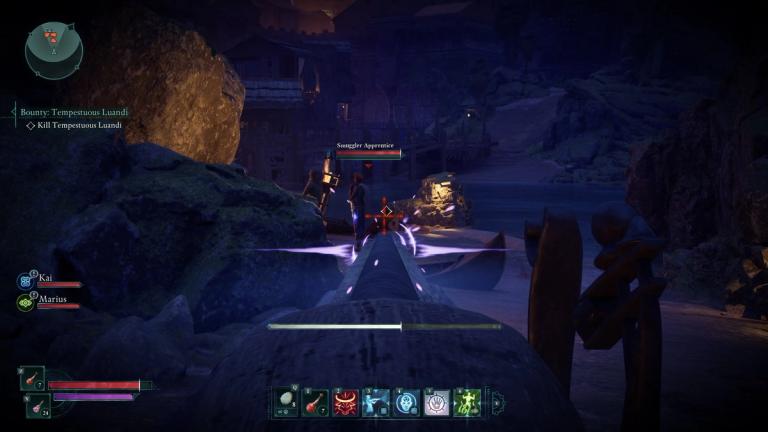Use the health potion quick slot

click(x=32, y=379)
